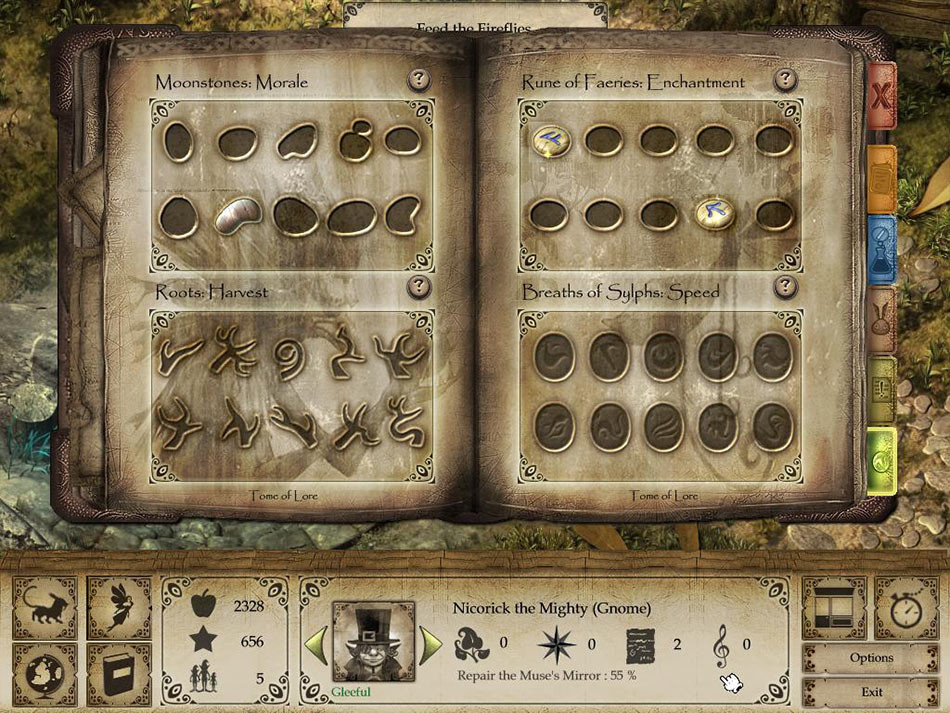View help for Breaths of Sylphs: Speed
This screenshot has width=950, height=713.
tap(786, 288)
